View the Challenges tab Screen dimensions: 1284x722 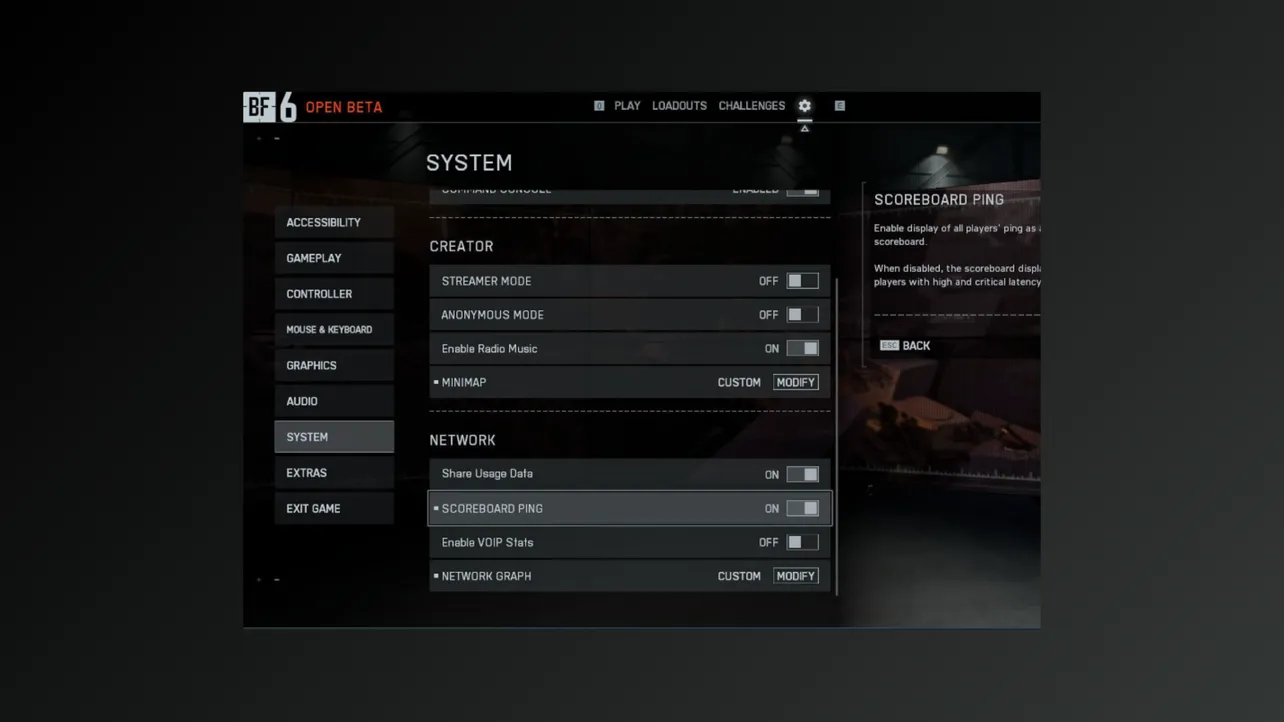[x=751, y=106]
